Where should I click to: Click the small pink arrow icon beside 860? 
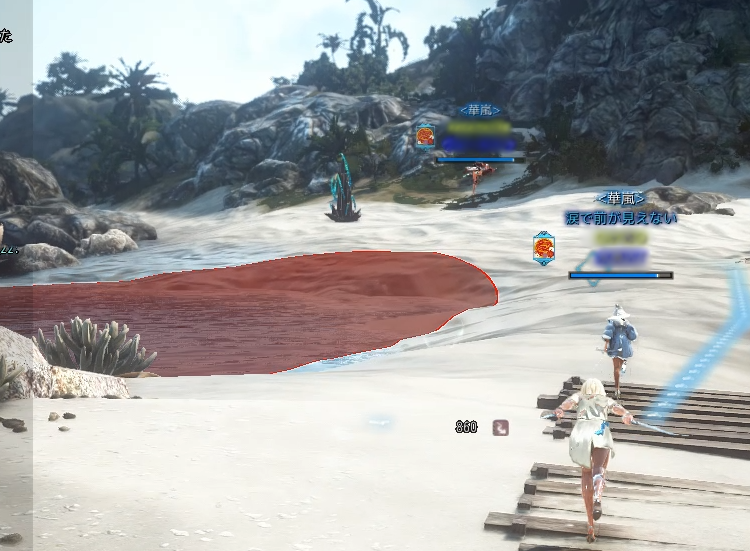click(x=500, y=427)
